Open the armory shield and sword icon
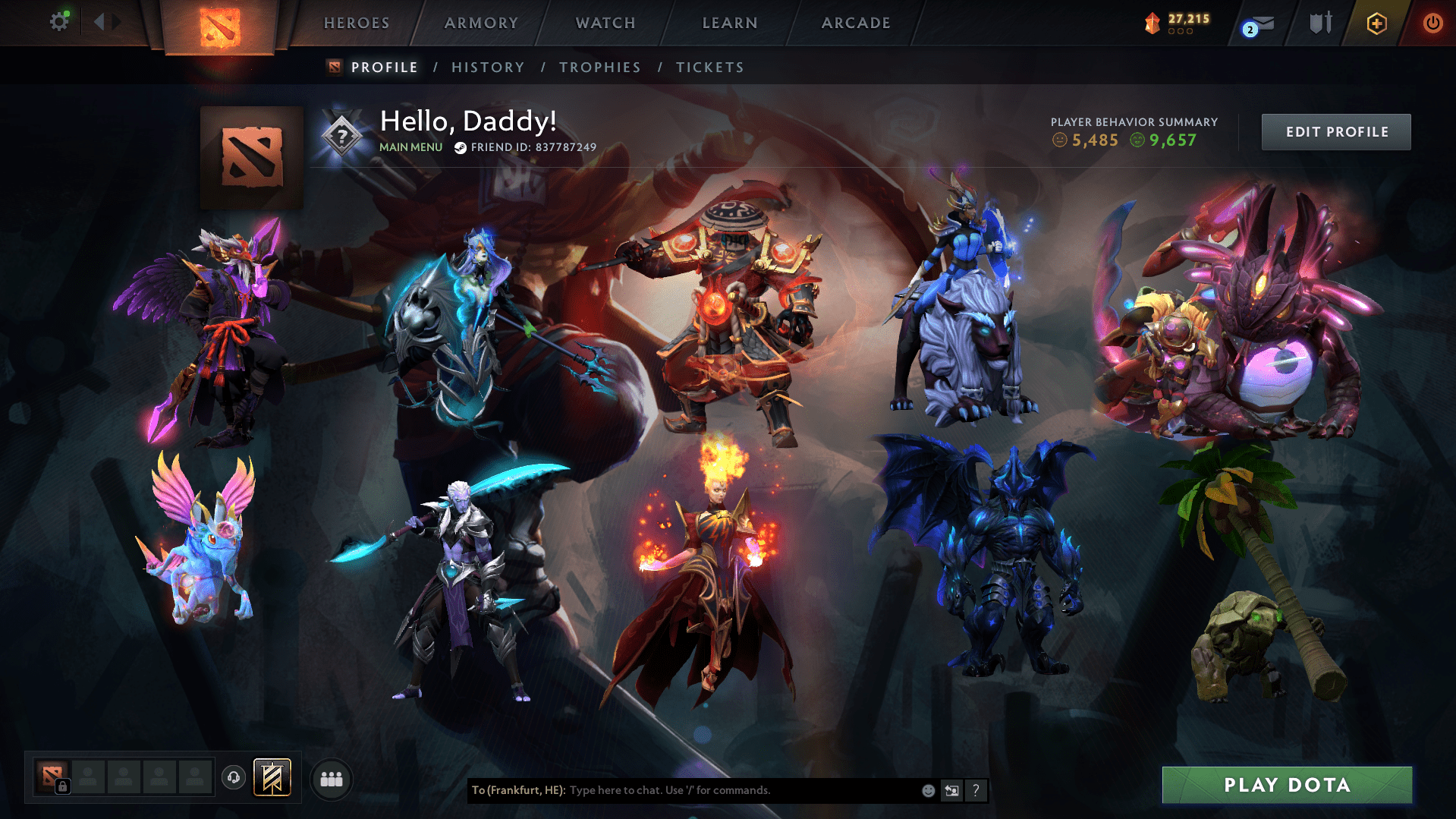The height and width of the screenshot is (819, 1456). [1320, 22]
